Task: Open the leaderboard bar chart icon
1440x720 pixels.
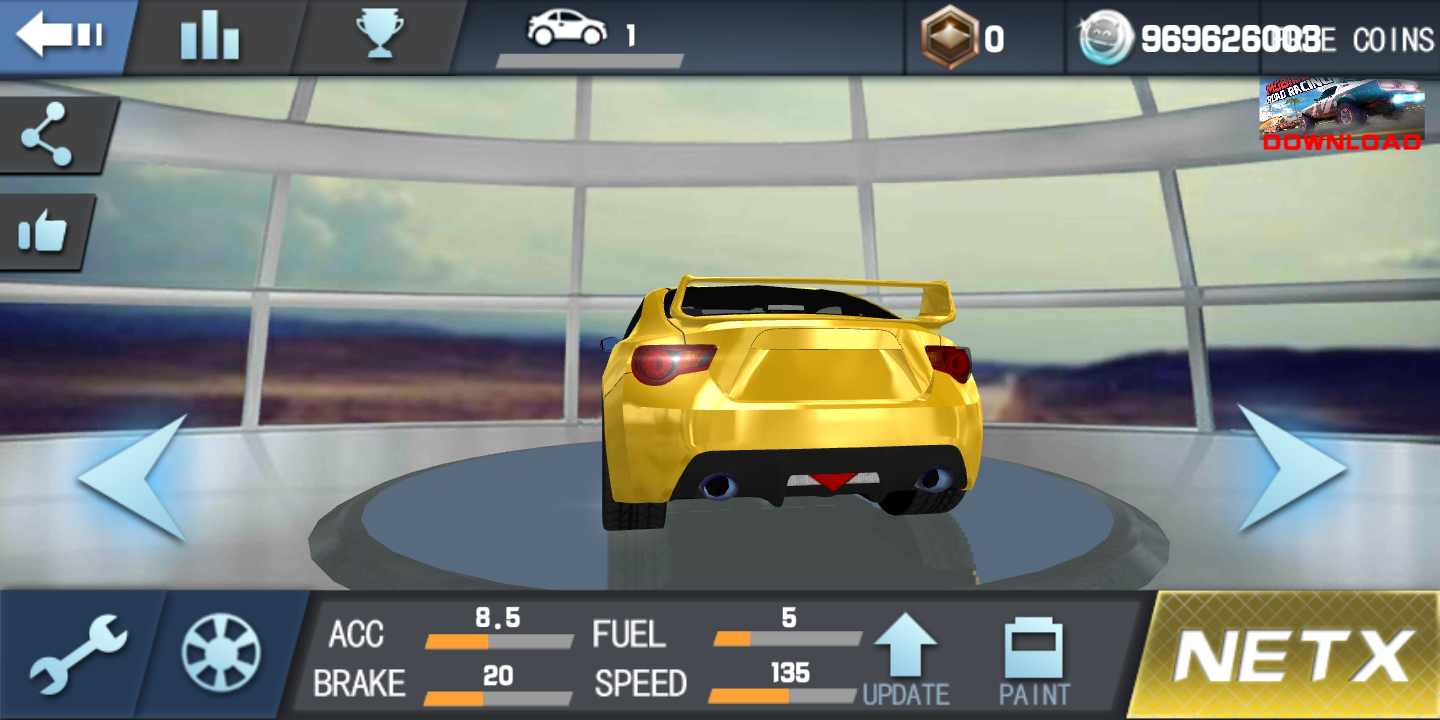Action: tap(209, 38)
